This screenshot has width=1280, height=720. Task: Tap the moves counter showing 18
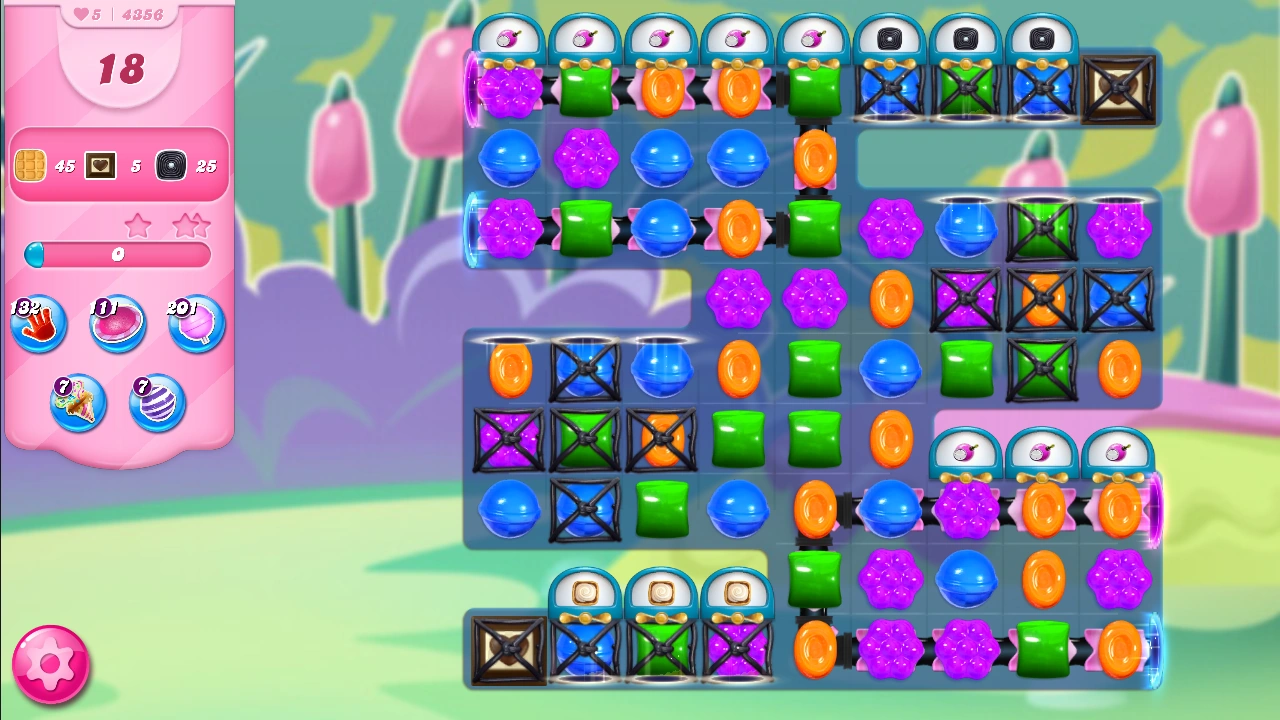118,70
